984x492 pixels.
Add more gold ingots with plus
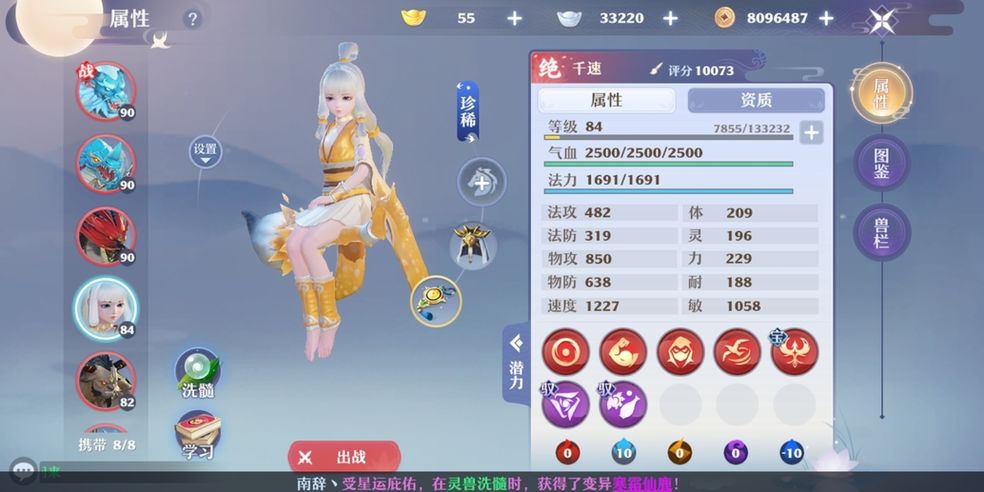(x=514, y=18)
